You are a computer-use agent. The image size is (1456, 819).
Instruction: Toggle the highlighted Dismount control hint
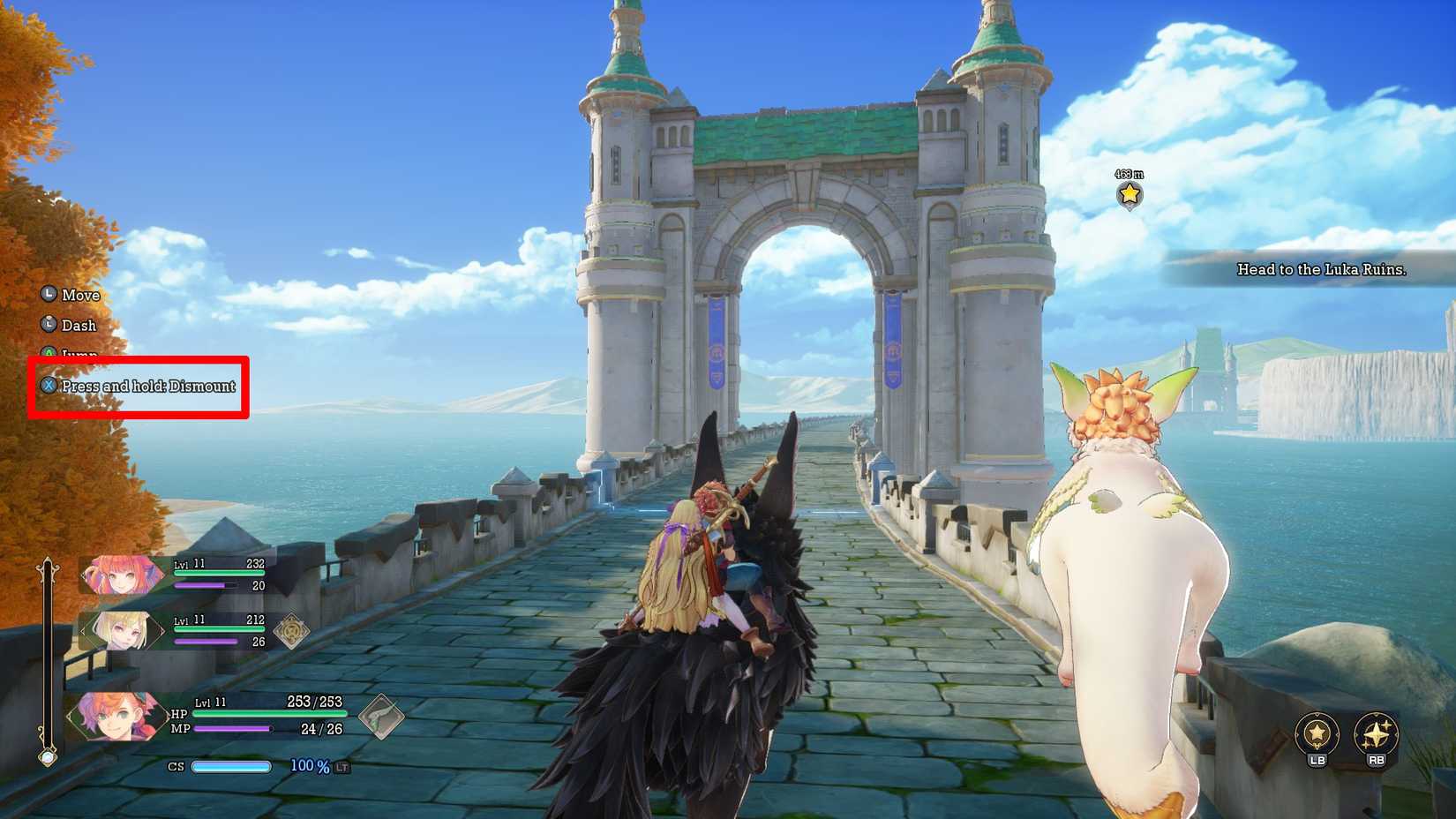[146, 386]
